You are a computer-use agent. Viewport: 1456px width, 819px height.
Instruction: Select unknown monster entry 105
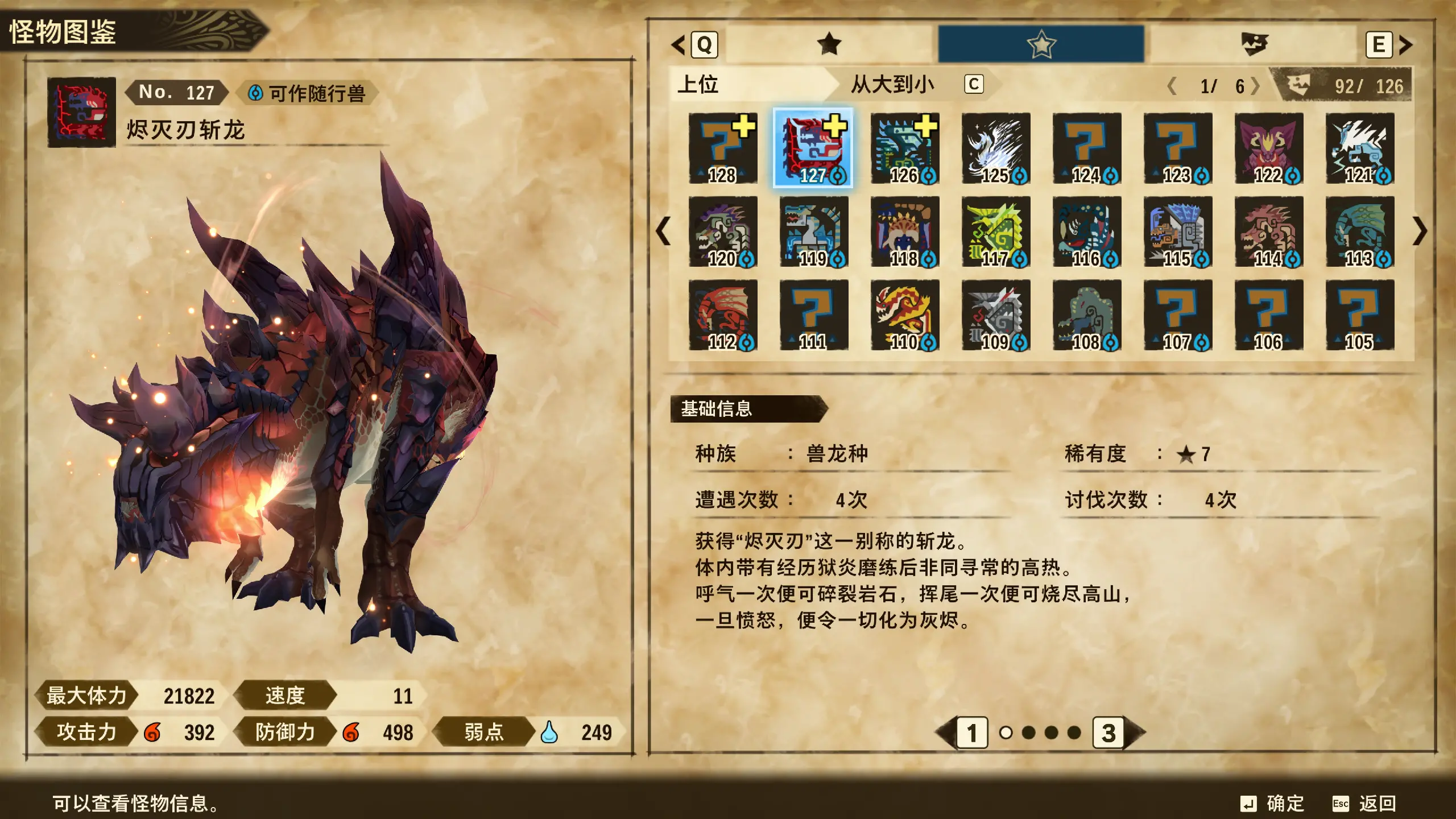1359,315
